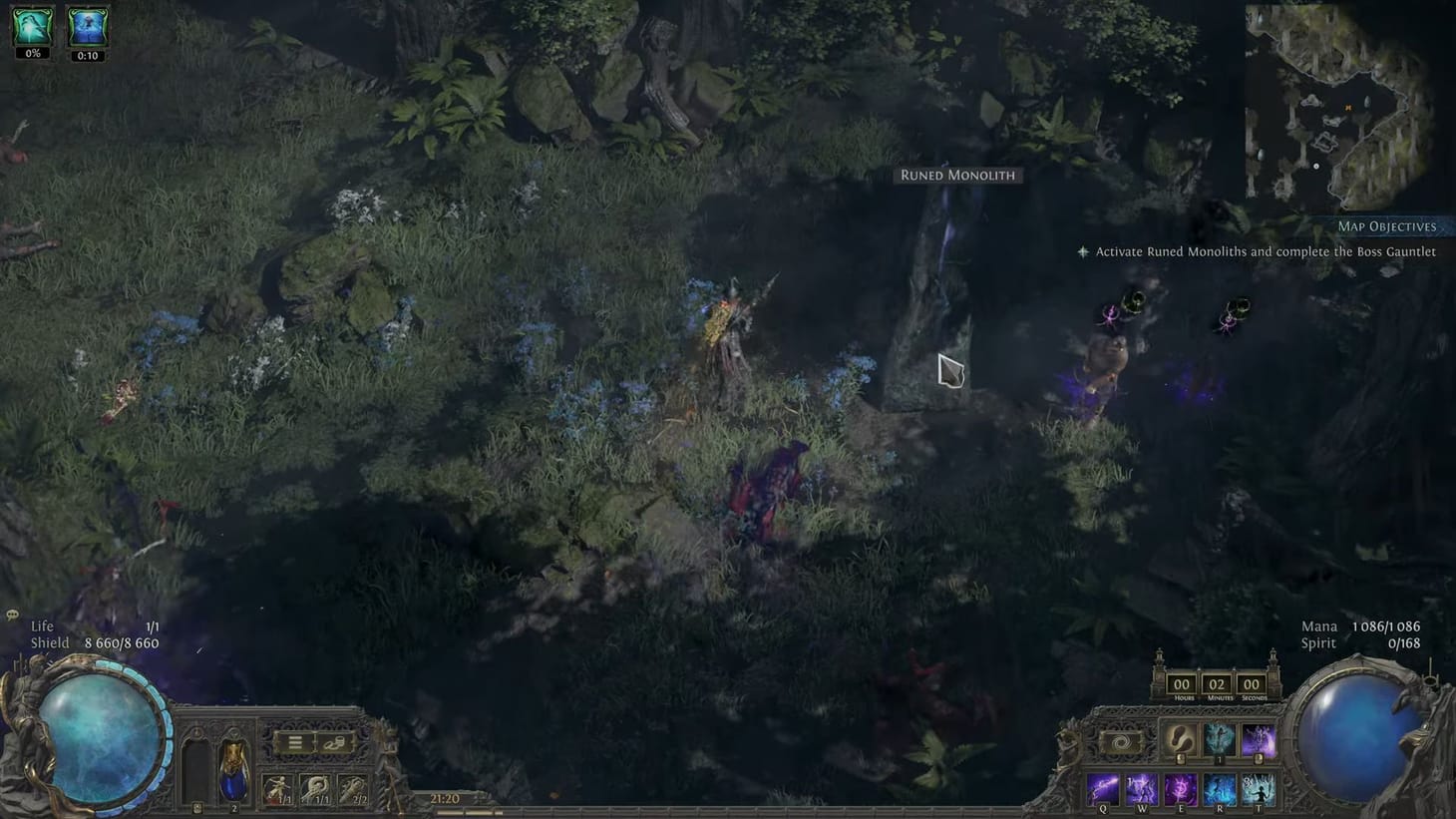Activate the T minion skill icon
Screen dimensions: 1456x819
click(1260, 790)
